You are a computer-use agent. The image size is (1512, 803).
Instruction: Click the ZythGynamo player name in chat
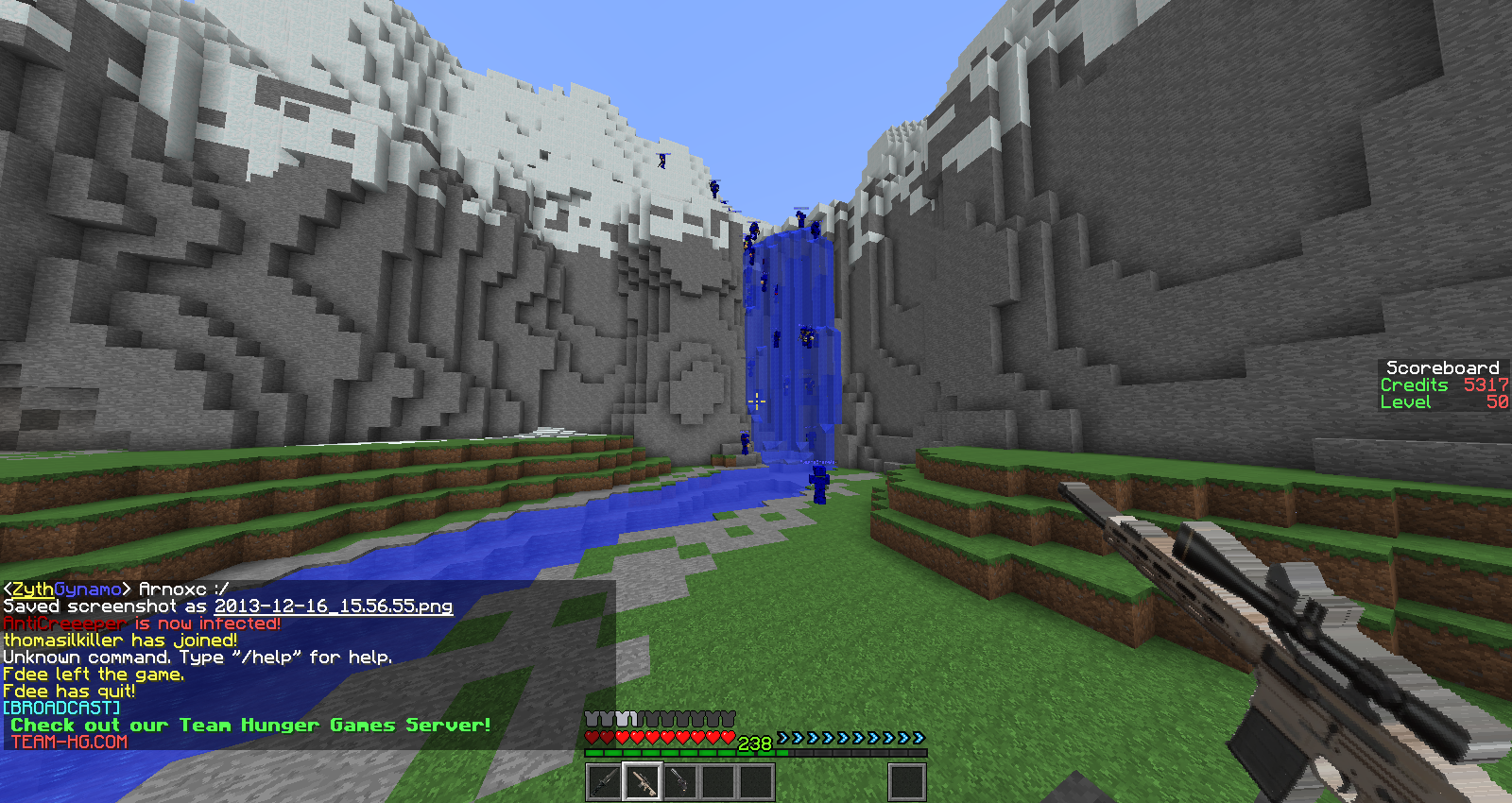[66, 589]
